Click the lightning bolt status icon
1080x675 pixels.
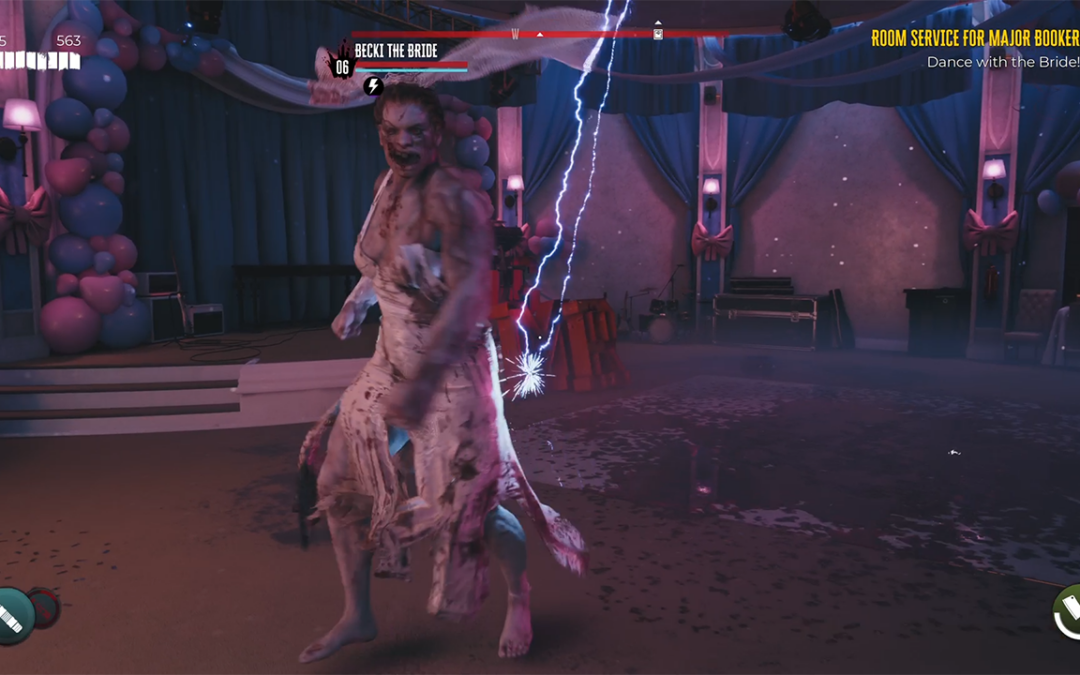373,86
